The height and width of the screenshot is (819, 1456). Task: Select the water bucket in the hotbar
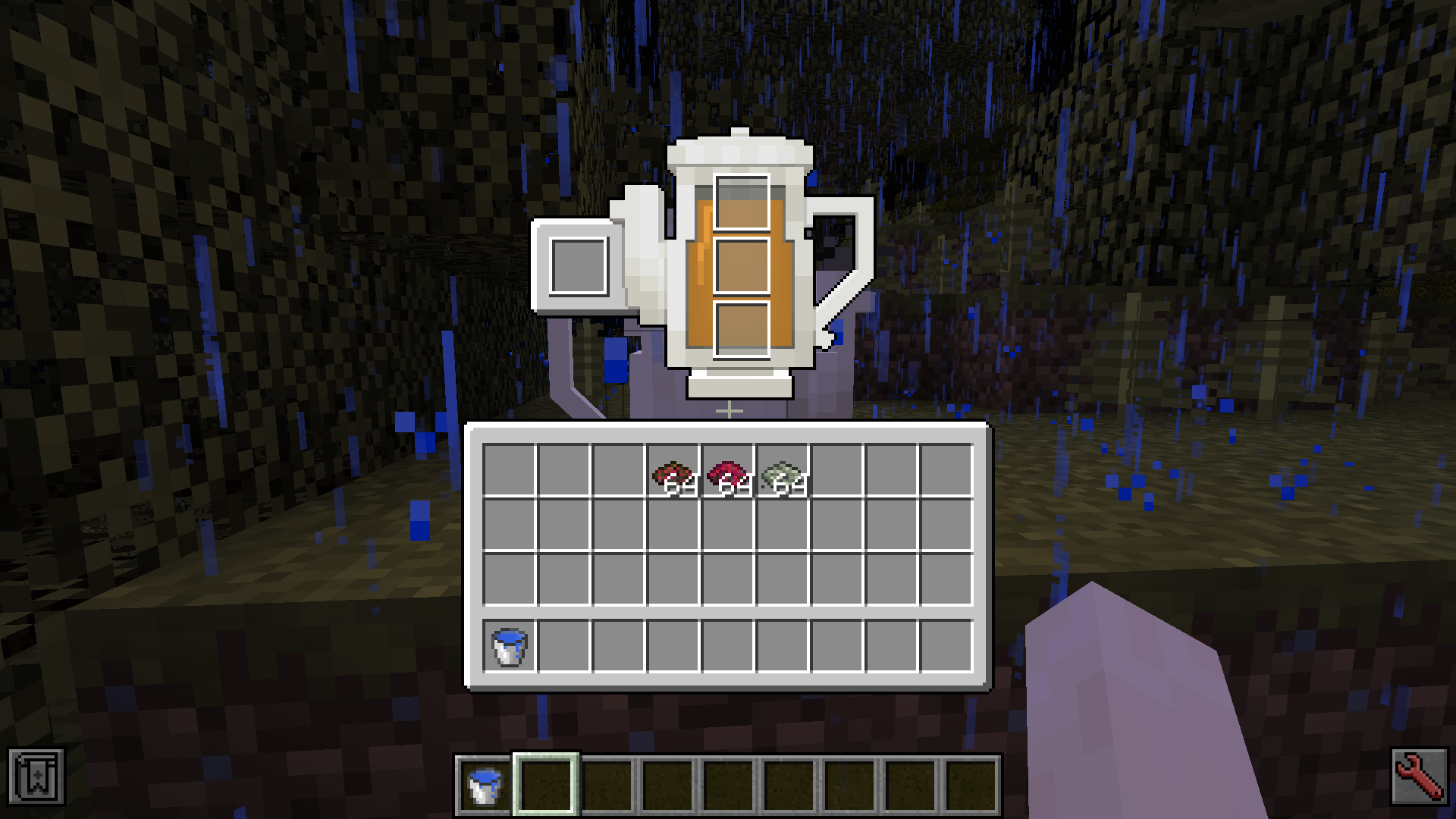[x=485, y=785]
